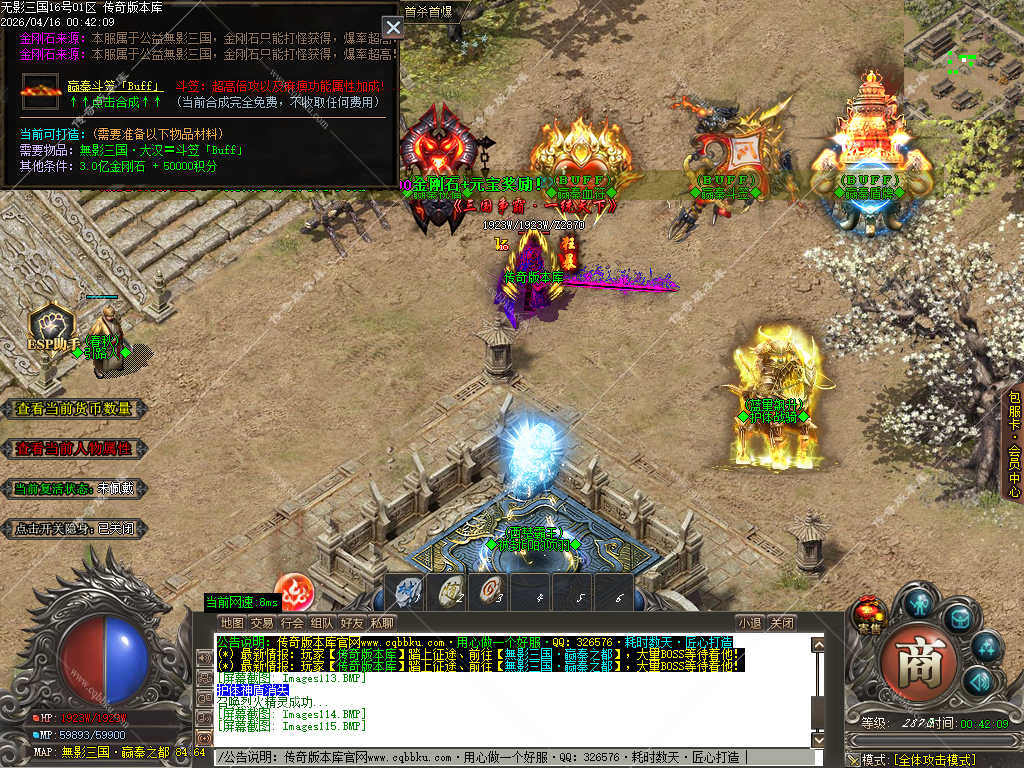The image size is (1024, 768).
Task: Click 查看当前人物属性 button
Action: point(74,448)
